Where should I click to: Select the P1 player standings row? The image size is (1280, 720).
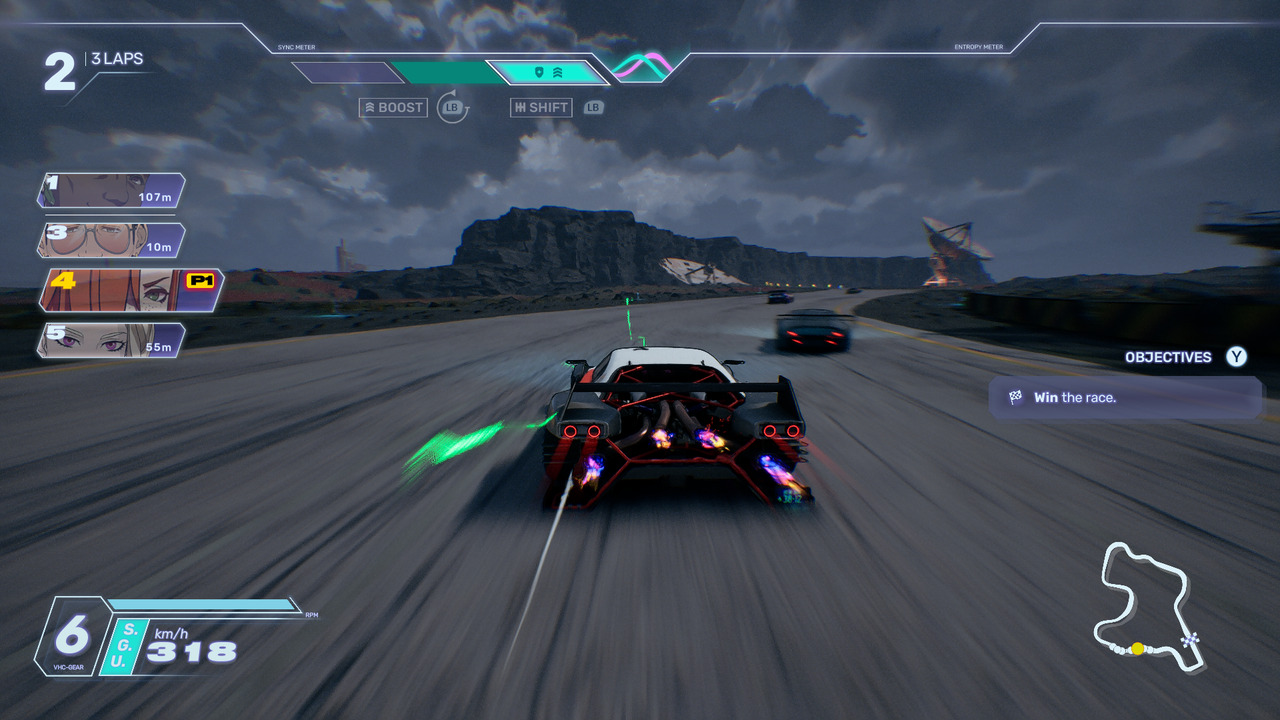tap(130, 290)
